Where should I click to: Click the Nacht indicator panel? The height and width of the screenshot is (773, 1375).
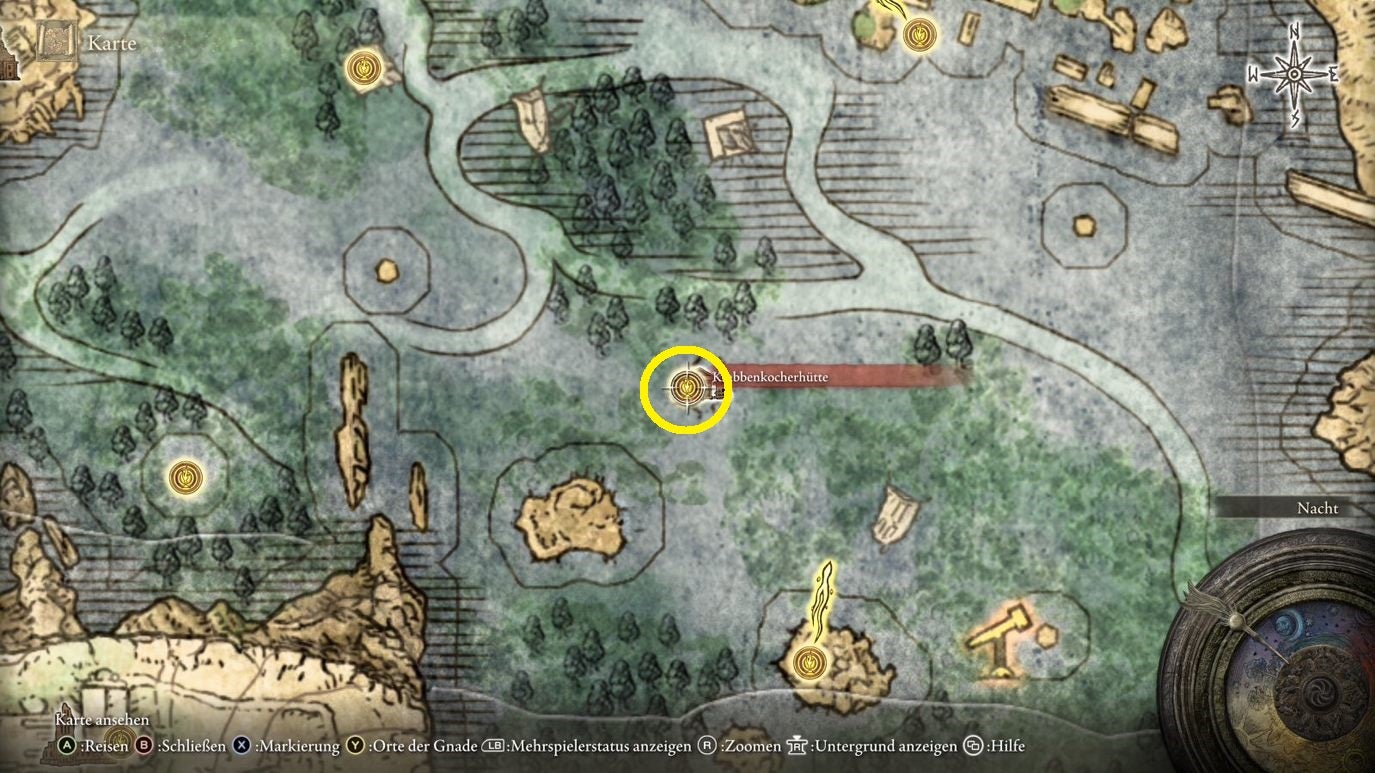[x=1317, y=508]
